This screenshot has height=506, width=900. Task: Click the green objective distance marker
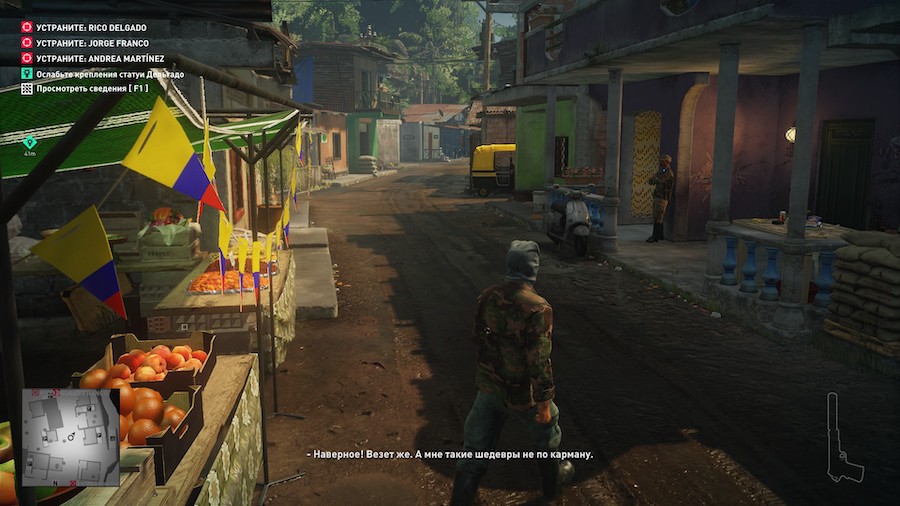(30, 142)
